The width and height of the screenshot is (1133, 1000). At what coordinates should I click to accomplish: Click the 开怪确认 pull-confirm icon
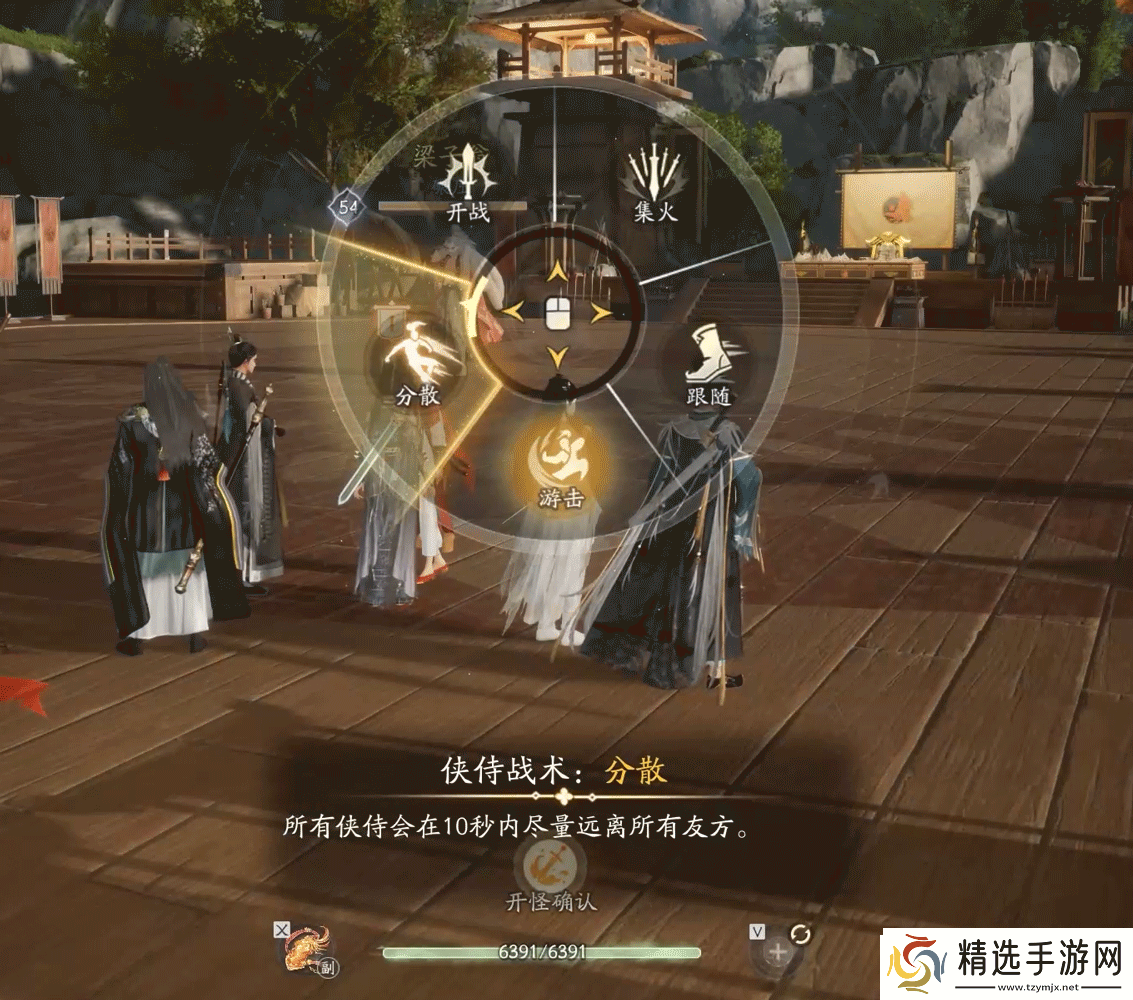coord(549,862)
